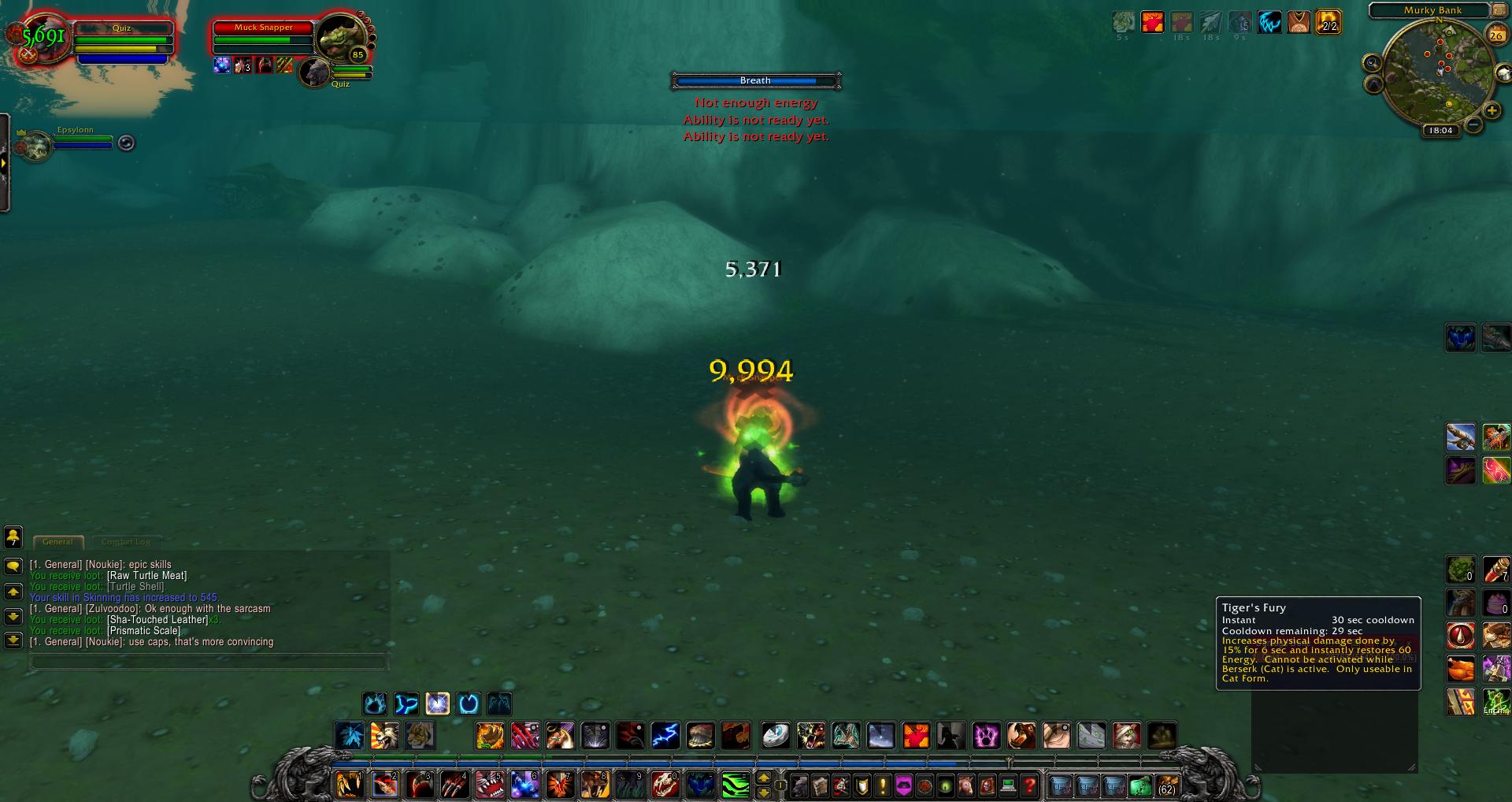Switch to the Combat Log tab
The image size is (1512, 802).
pyautogui.click(x=126, y=542)
